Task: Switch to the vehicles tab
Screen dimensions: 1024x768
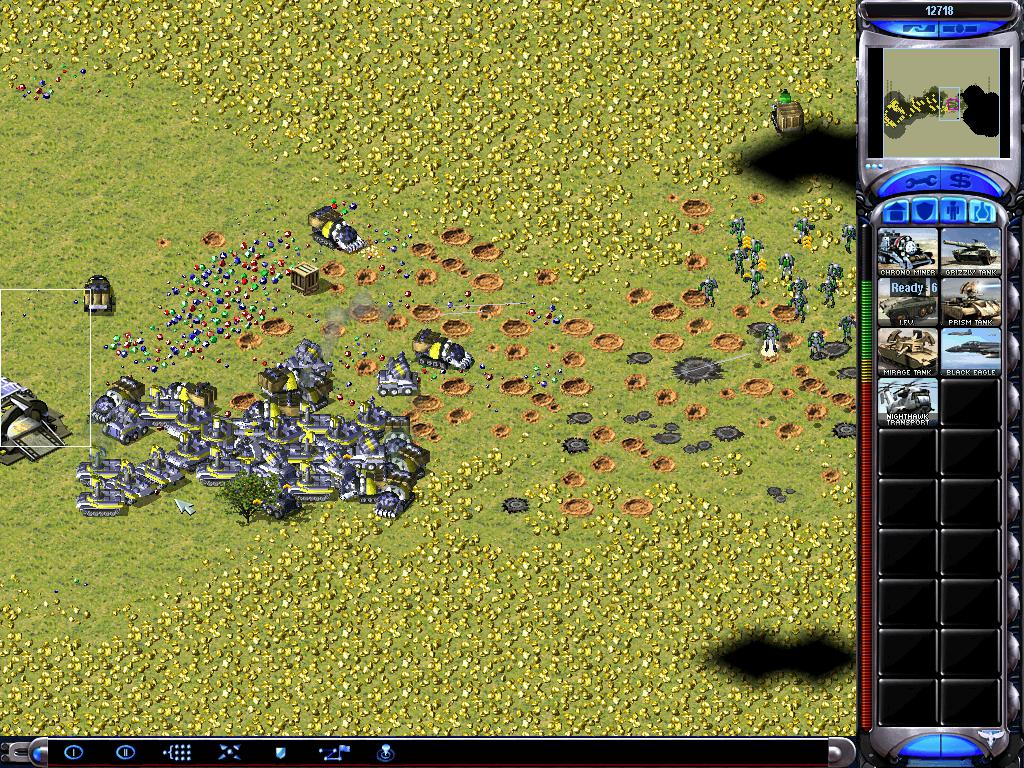Action: (x=981, y=212)
